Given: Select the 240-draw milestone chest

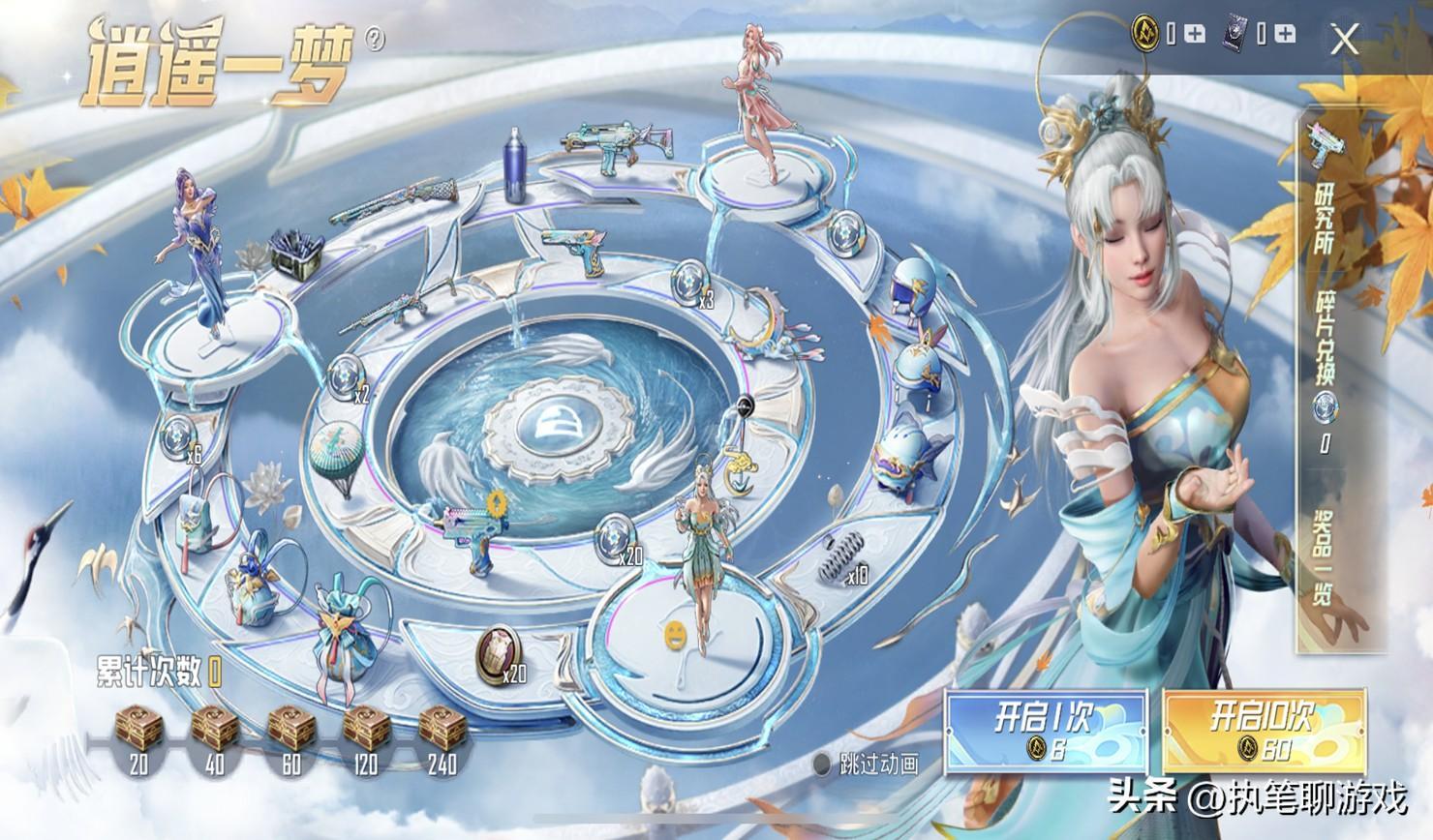Looking at the screenshot, I should pos(441,731).
